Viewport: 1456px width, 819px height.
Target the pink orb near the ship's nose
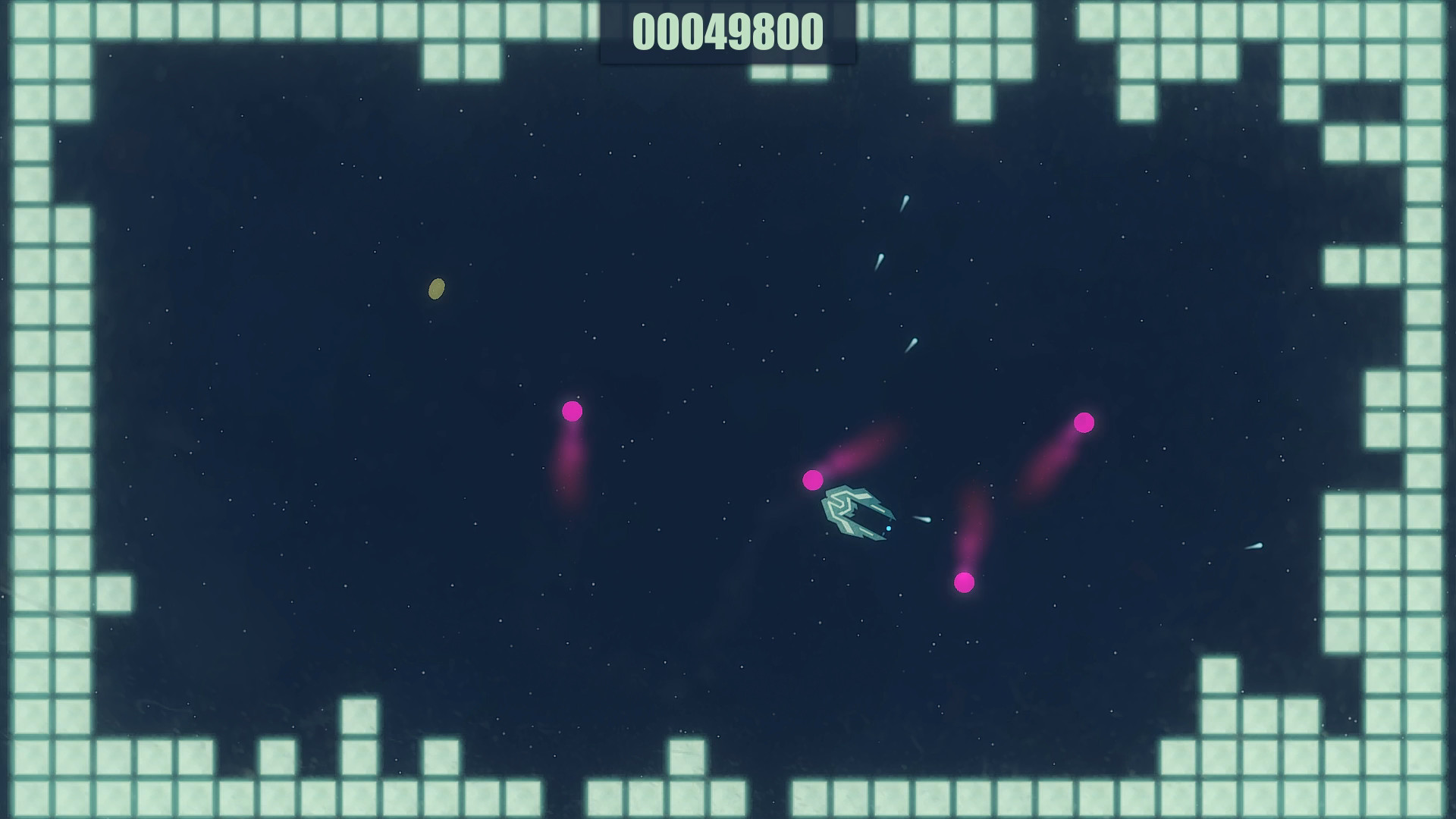pos(812,479)
